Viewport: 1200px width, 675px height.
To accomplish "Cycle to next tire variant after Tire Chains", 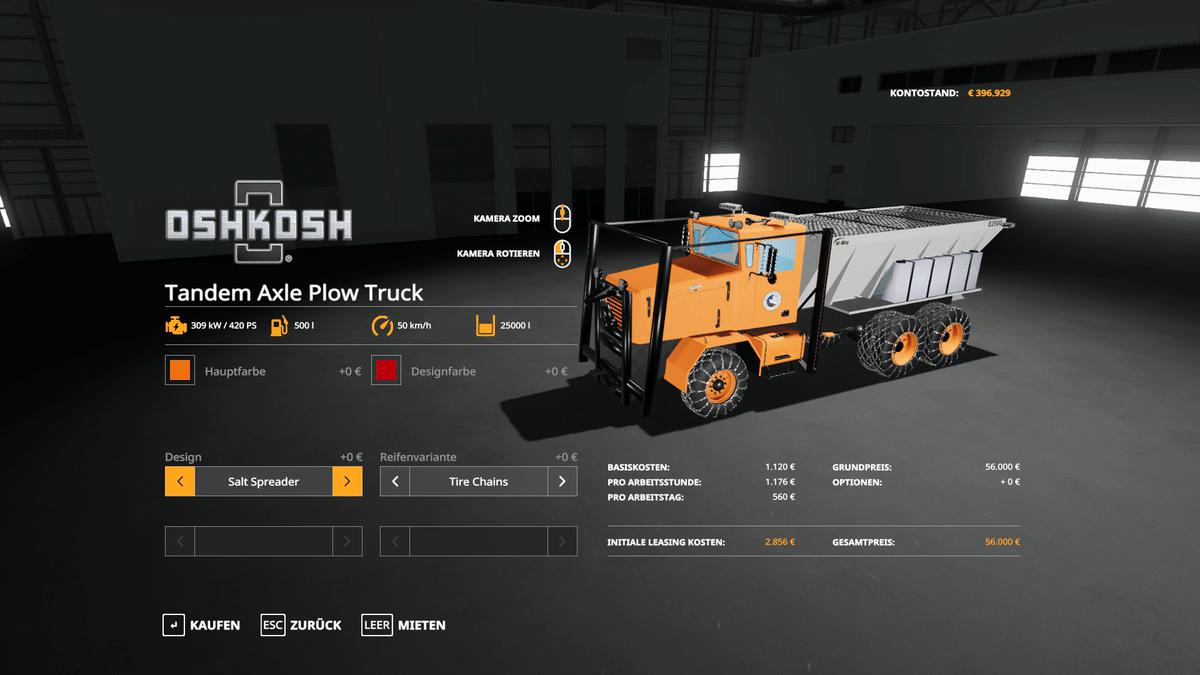I will pyautogui.click(x=562, y=482).
